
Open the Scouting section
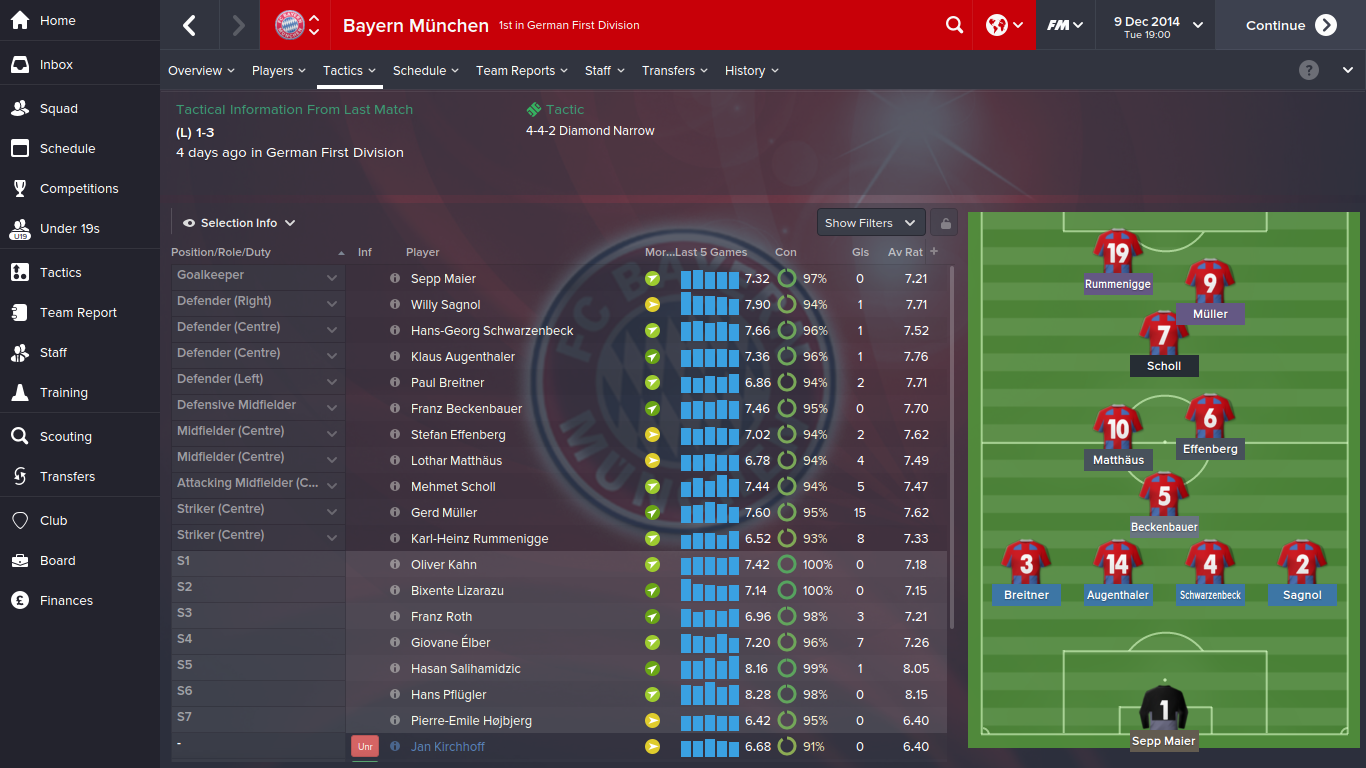pyautogui.click(x=65, y=437)
